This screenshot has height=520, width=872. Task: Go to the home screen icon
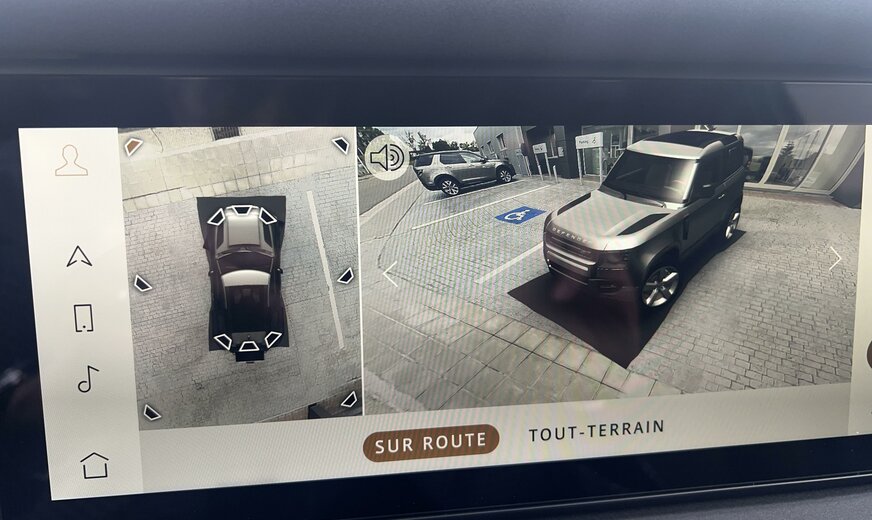[94, 465]
